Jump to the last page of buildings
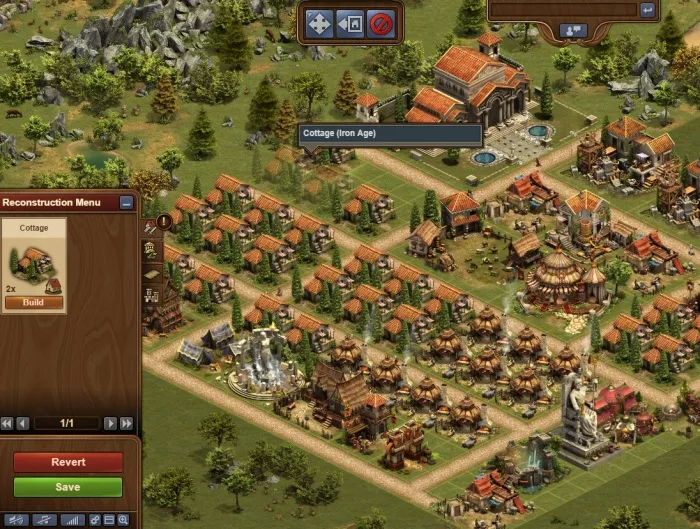The width and height of the screenshot is (700, 529). coord(126,423)
